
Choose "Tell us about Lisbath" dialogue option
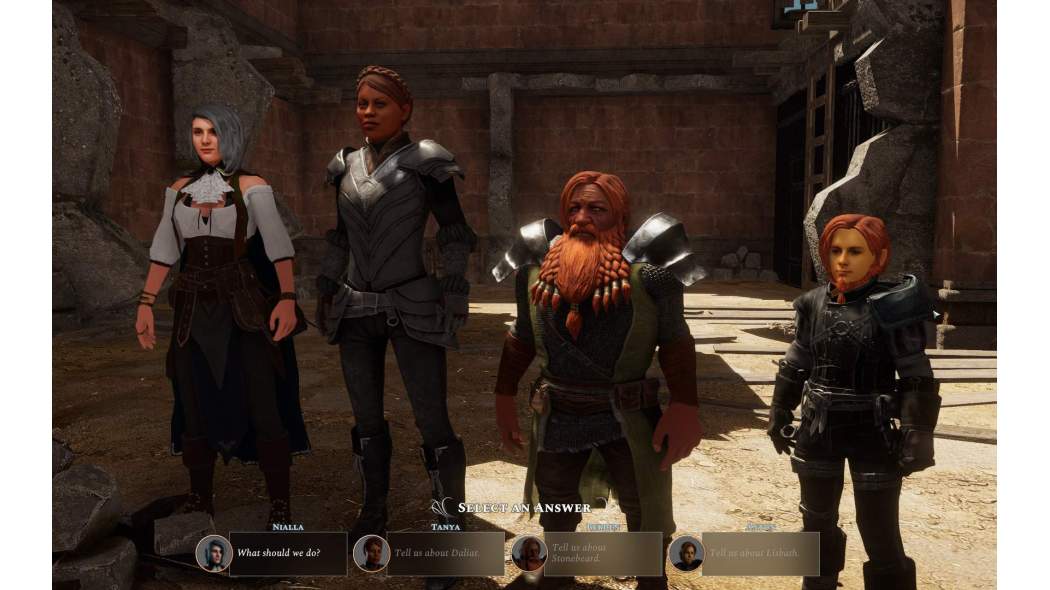[x=761, y=553]
